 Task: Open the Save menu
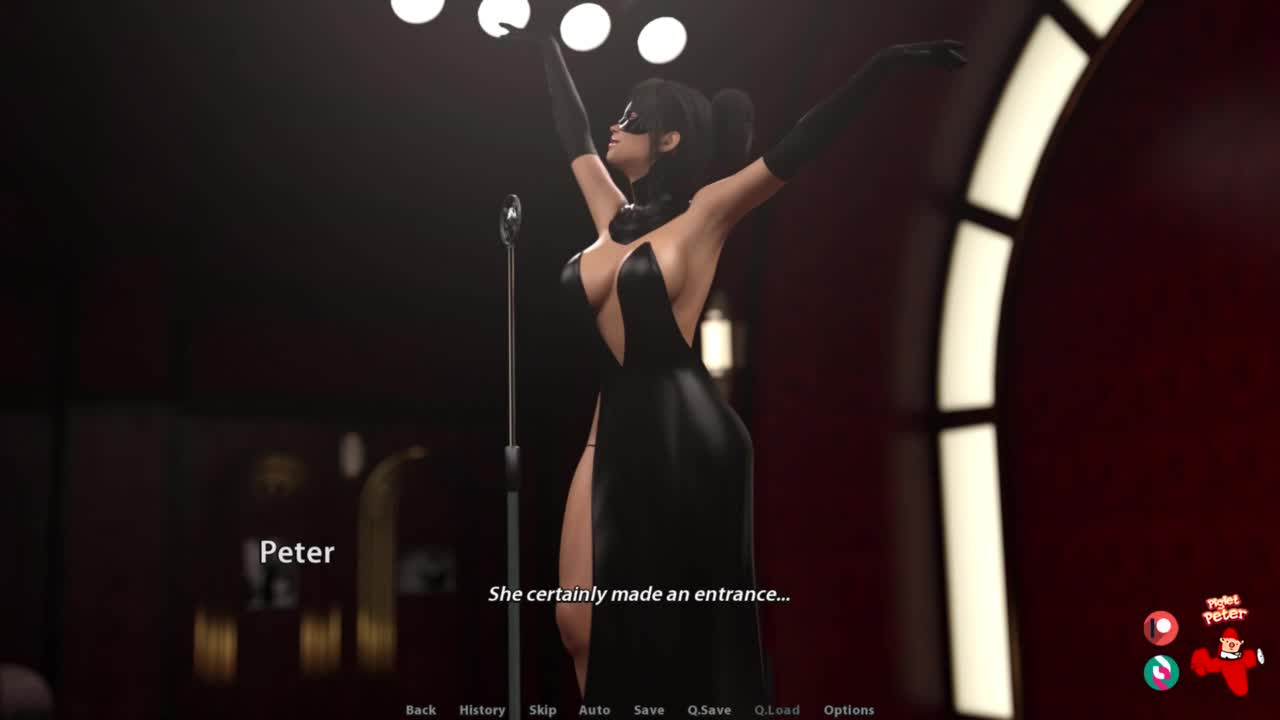click(648, 710)
